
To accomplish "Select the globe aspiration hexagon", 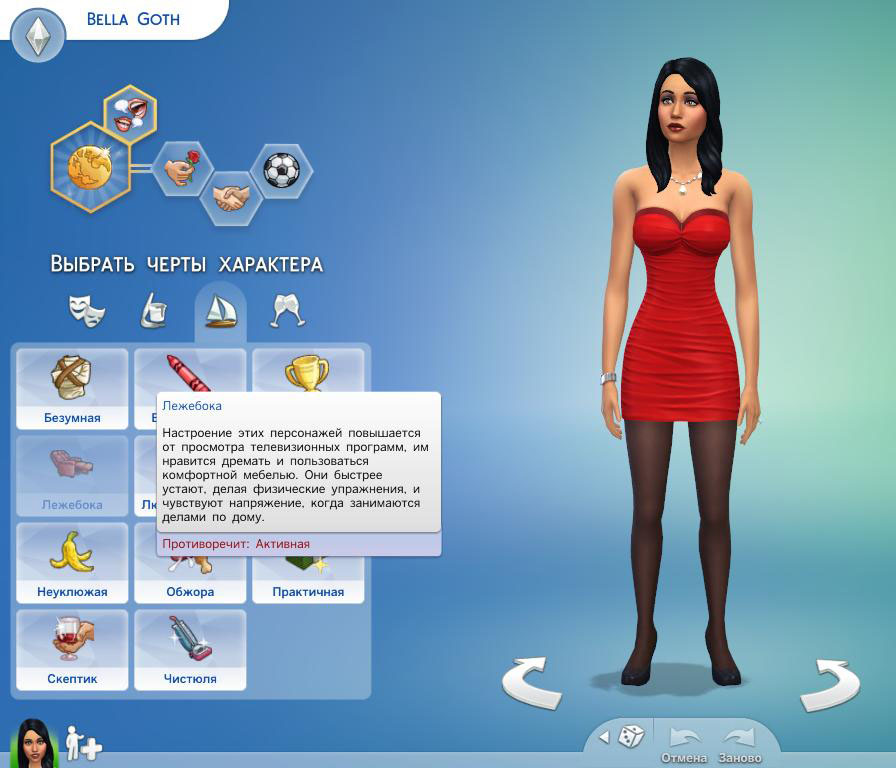I will (91, 167).
